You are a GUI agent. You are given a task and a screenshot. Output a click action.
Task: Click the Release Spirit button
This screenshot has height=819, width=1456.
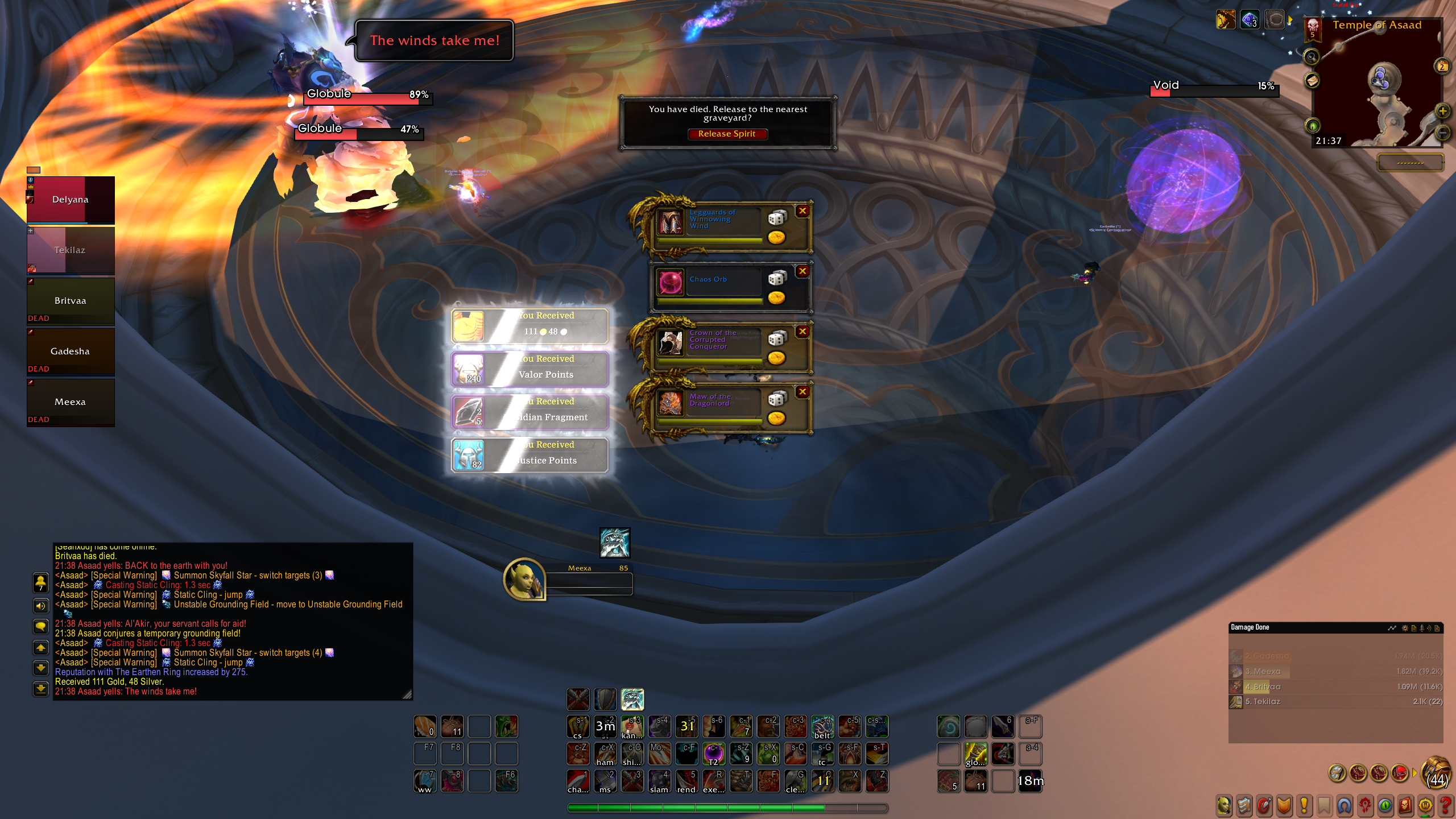coord(727,134)
